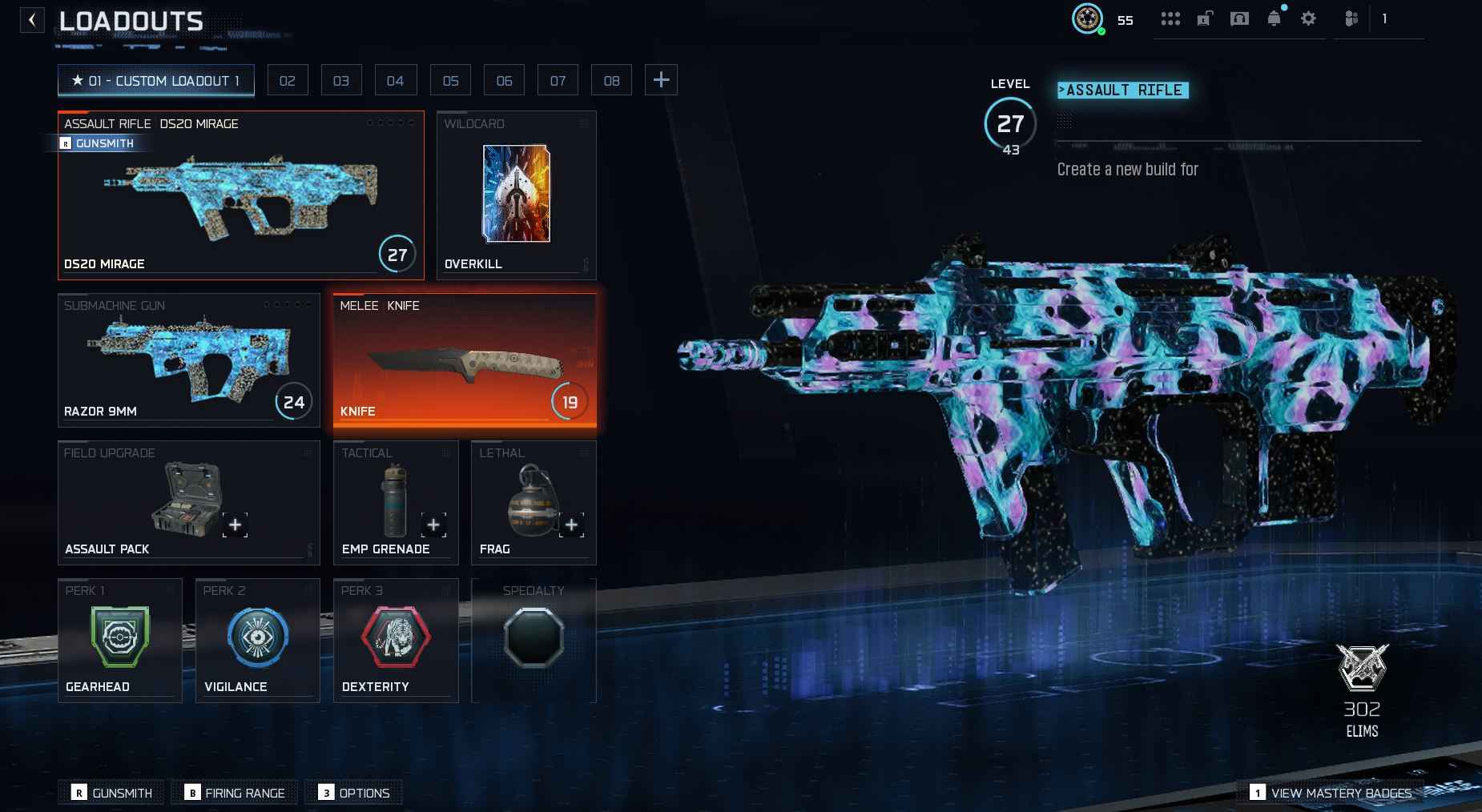Image resolution: width=1482 pixels, height=812 pixels.
Task: Select the Dexterity perk icon
Action: [396, 637]
